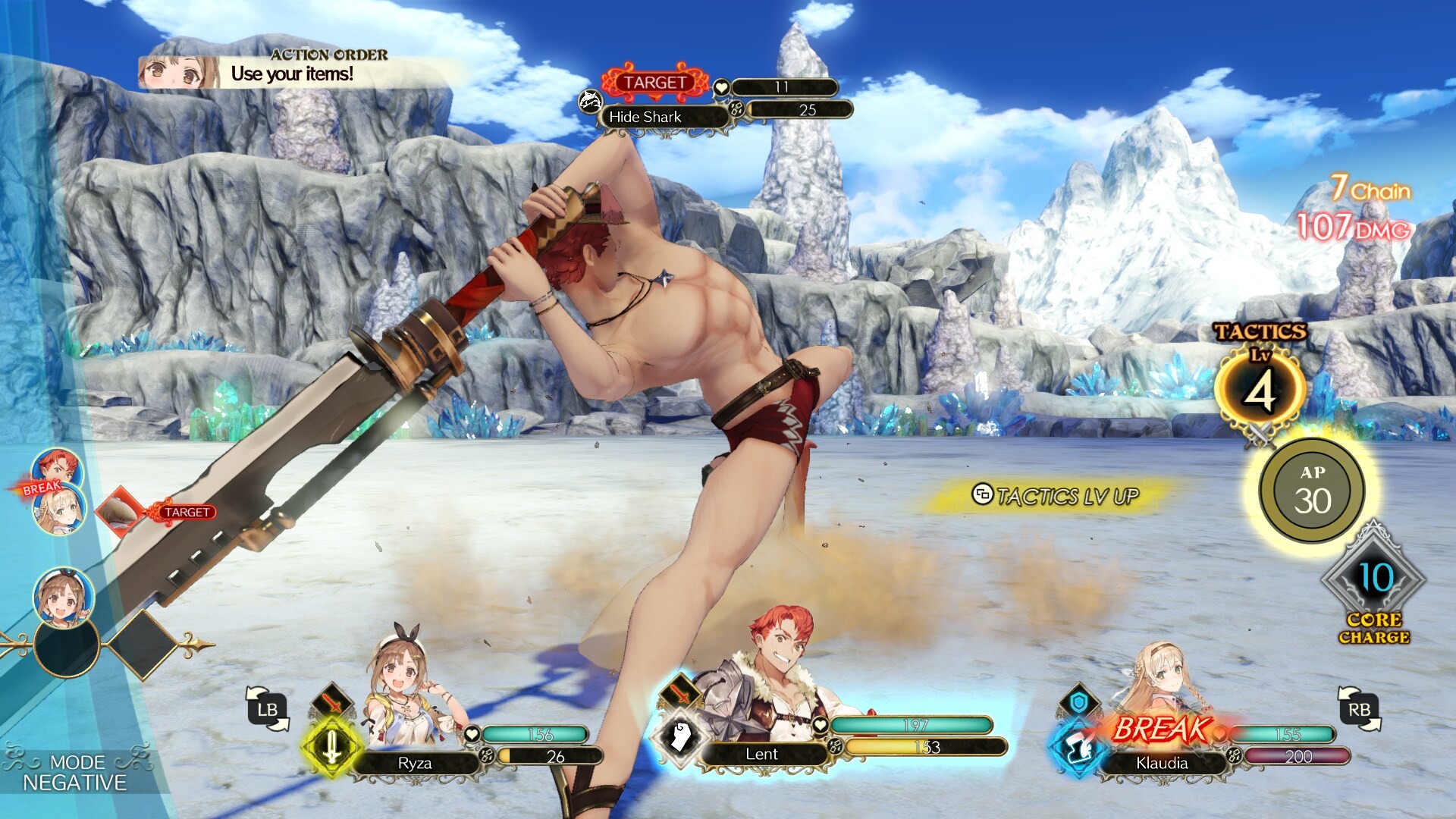
Task: Click Klaudia's blue shield icon
Action: (x=1079, y=701)
